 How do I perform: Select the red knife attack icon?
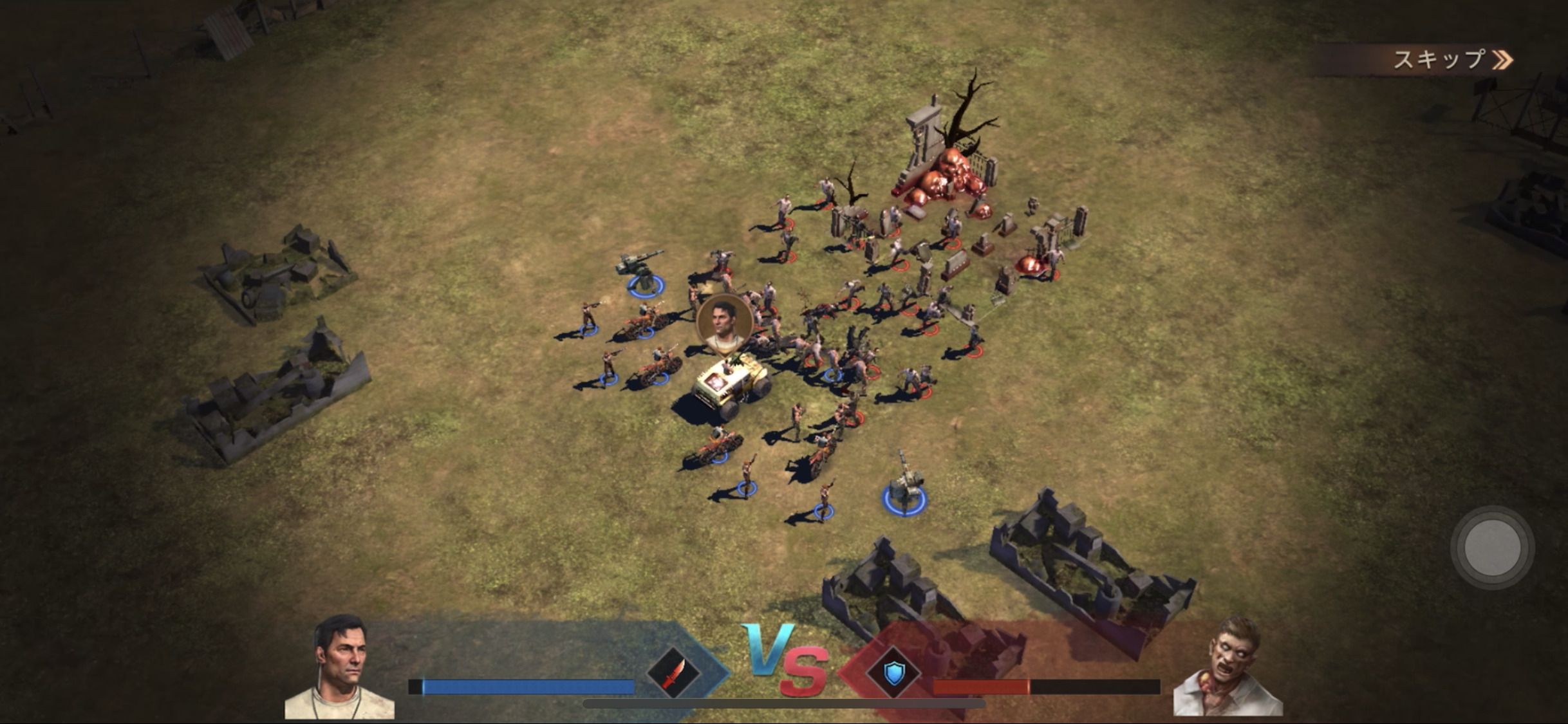pos(673,673)
